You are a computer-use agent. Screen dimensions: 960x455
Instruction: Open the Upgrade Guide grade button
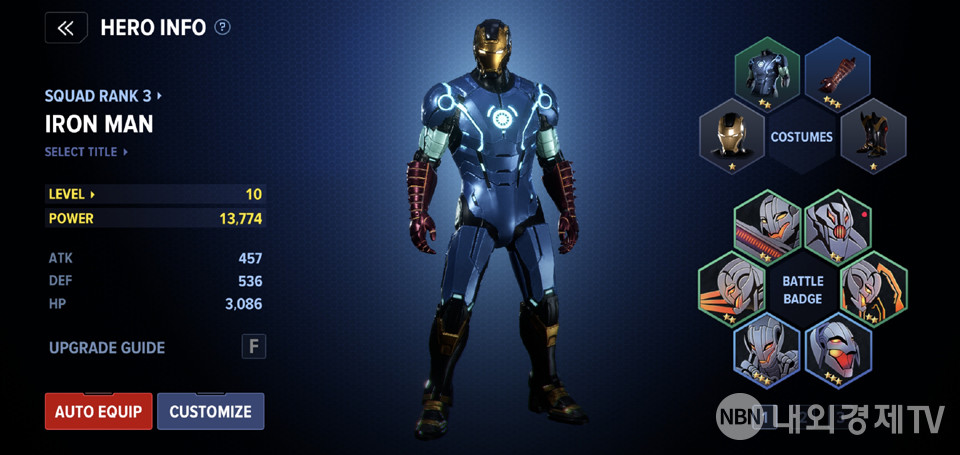click(x=253, y=347)
